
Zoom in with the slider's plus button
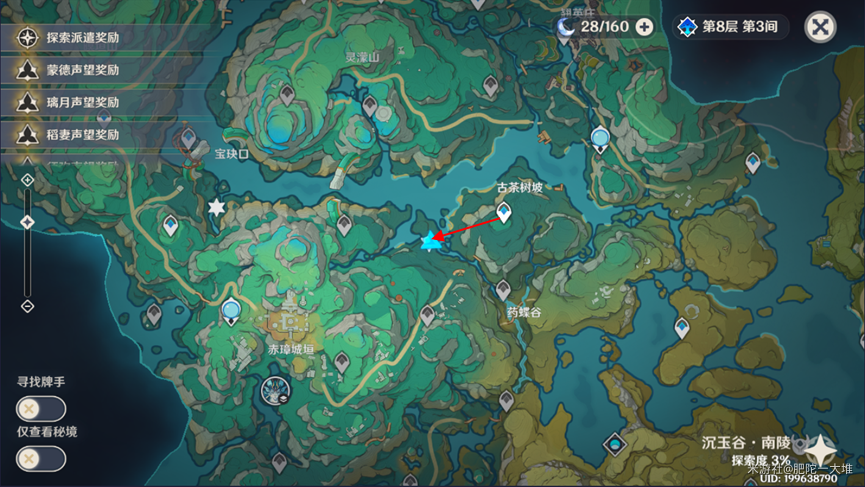[x=28, y=181]
